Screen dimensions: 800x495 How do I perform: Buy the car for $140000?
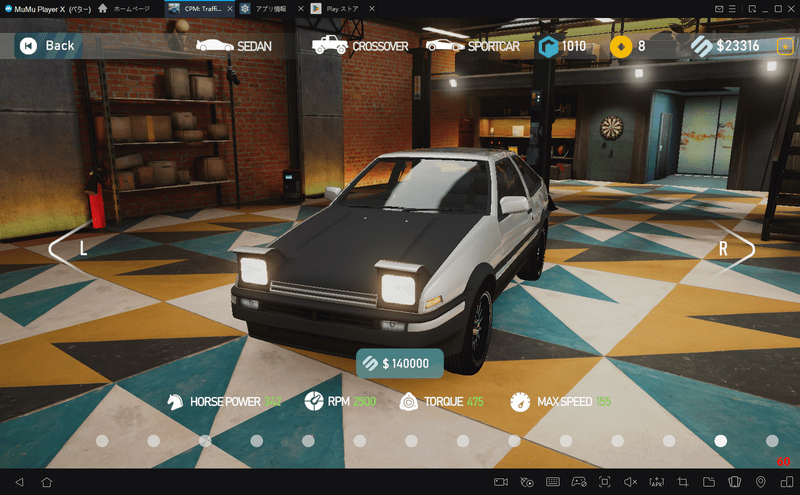(x=399, y=363)
